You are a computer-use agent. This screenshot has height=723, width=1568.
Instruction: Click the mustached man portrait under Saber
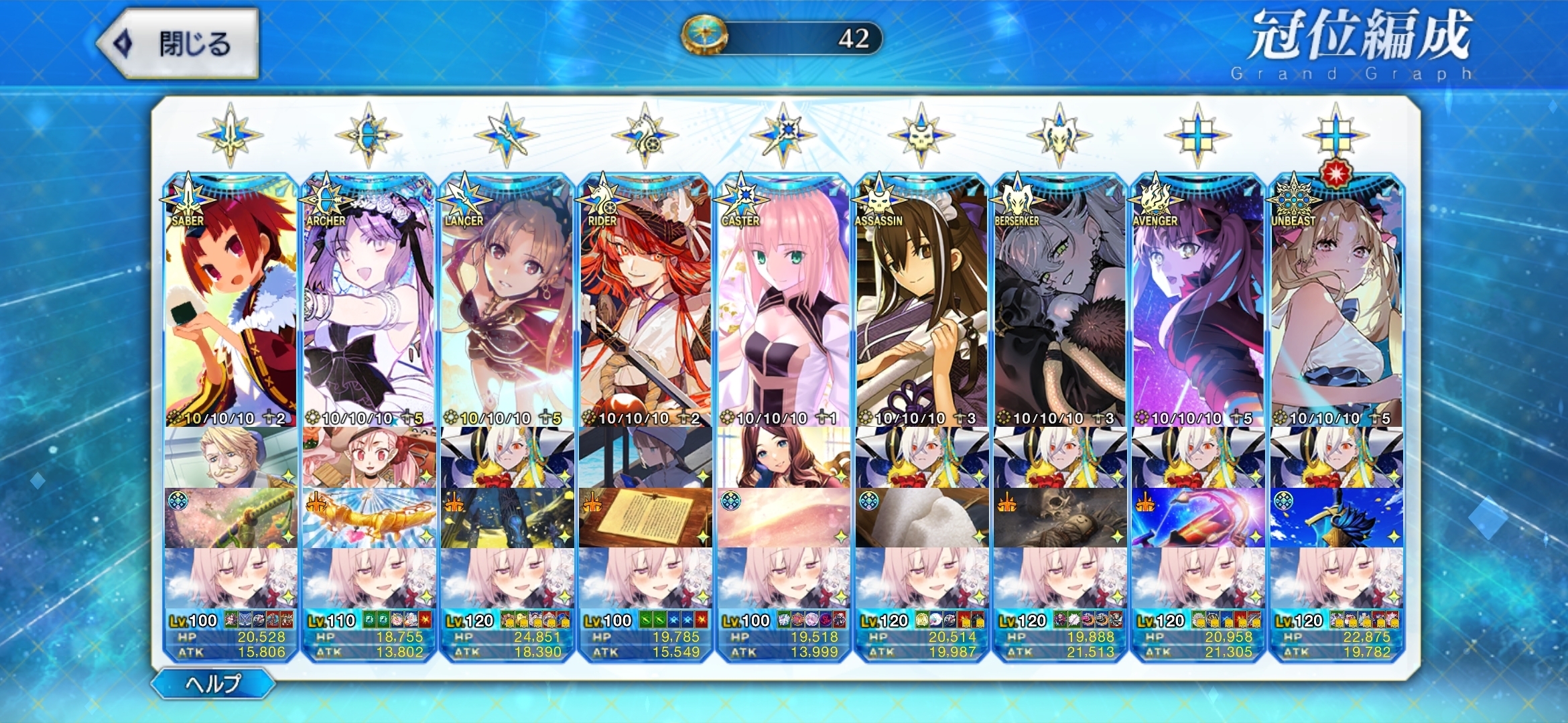[231, 458]
